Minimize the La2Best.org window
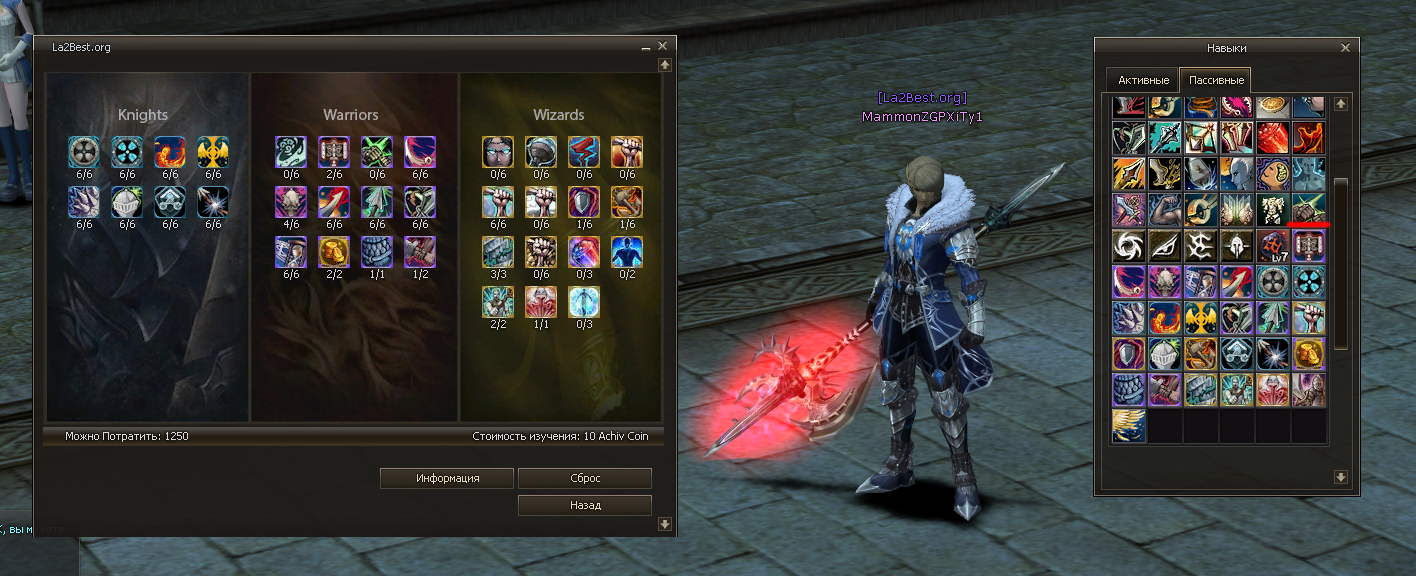Screen dimensions: 1416x576 coord(646,47)
